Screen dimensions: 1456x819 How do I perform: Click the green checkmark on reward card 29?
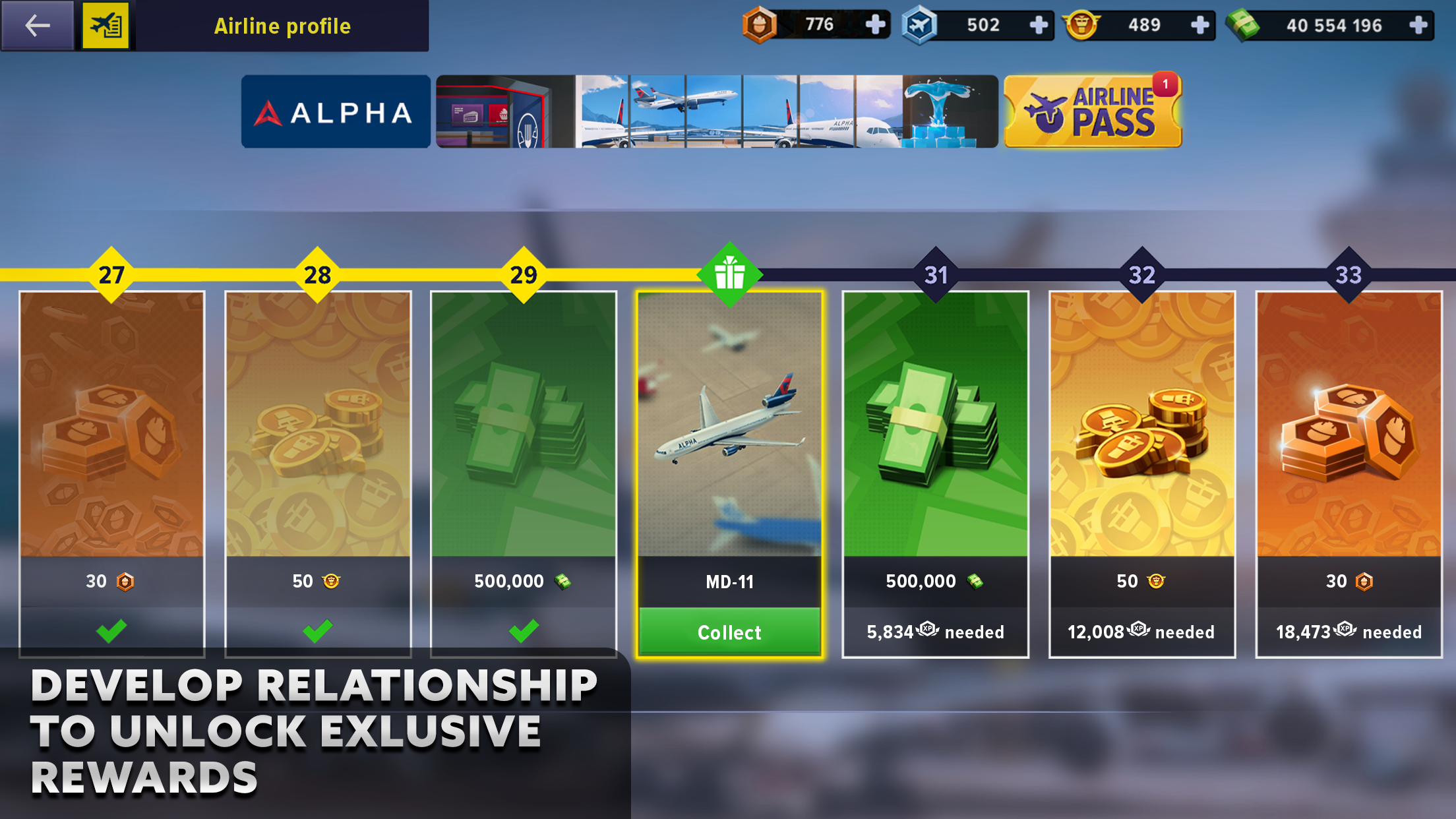[524, 632]
